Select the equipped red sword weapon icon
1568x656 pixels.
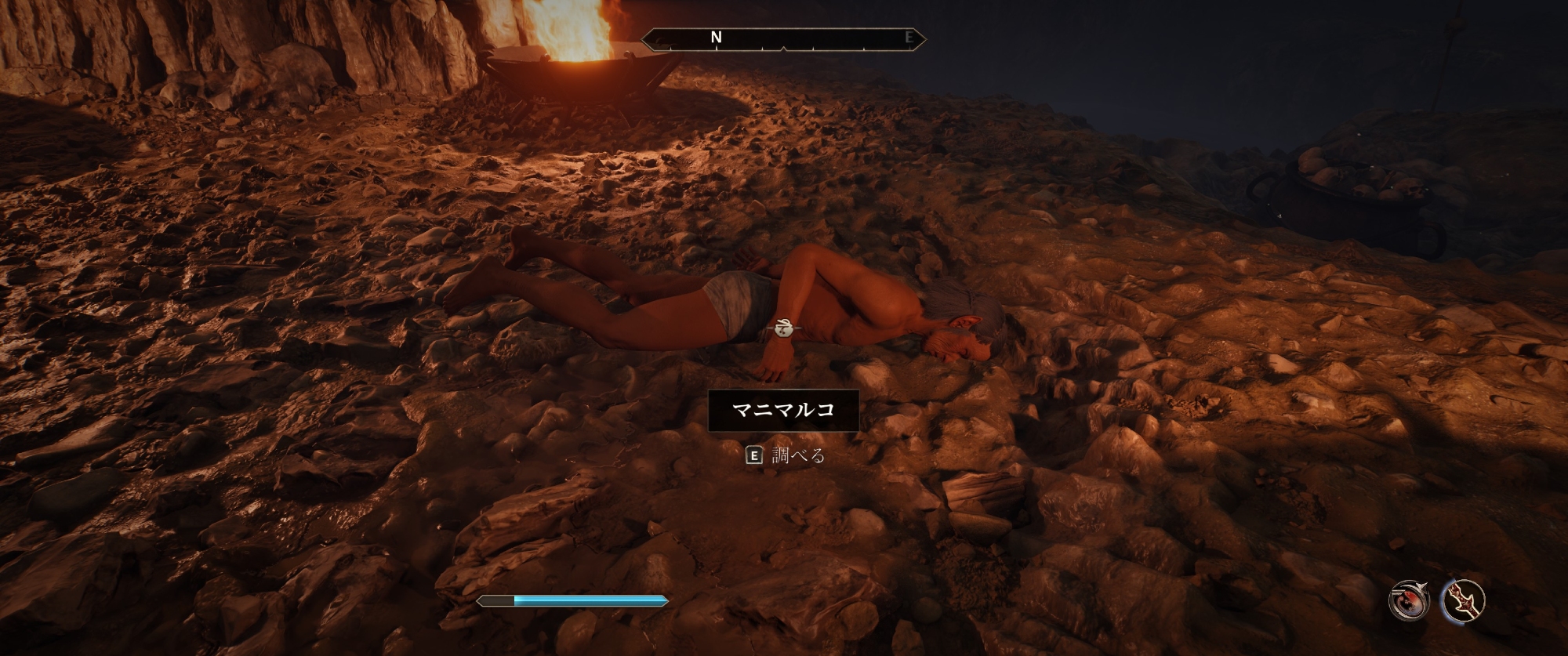pyautogui.click(x=1463, y=601)
